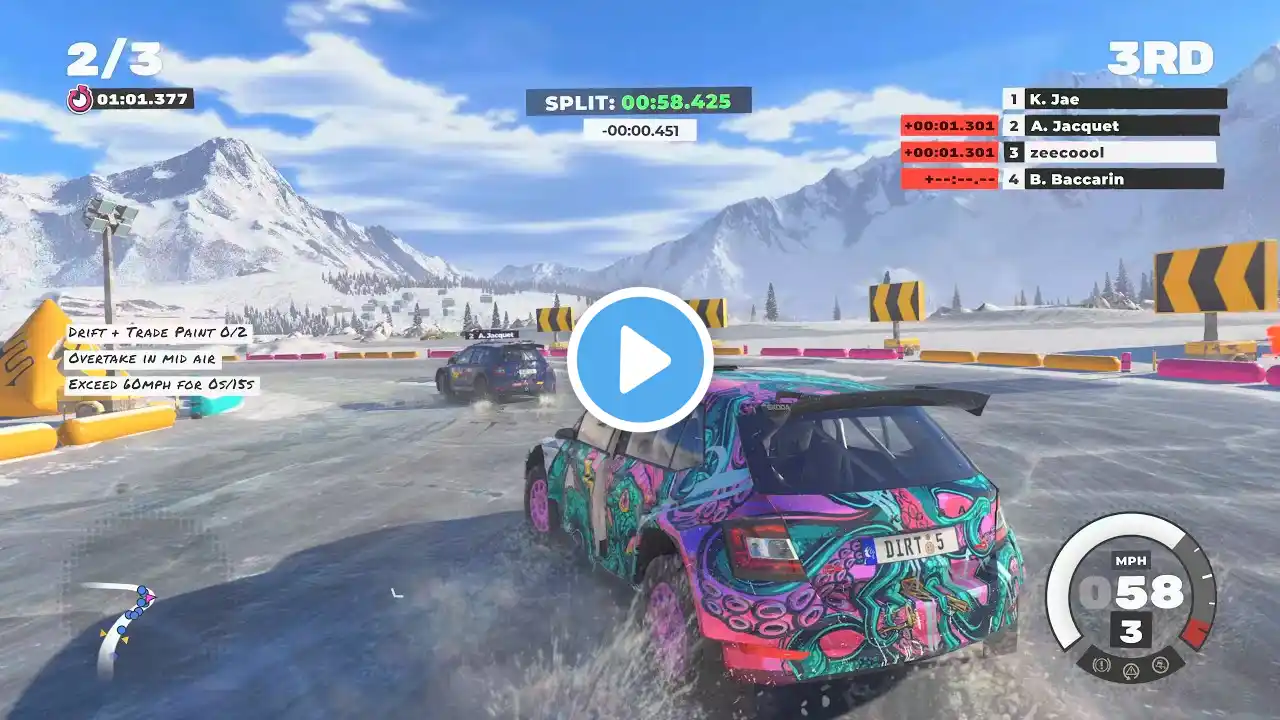Select the Overtake in mid air objective
Screen dimensions: 1280x720
(144, 358)
